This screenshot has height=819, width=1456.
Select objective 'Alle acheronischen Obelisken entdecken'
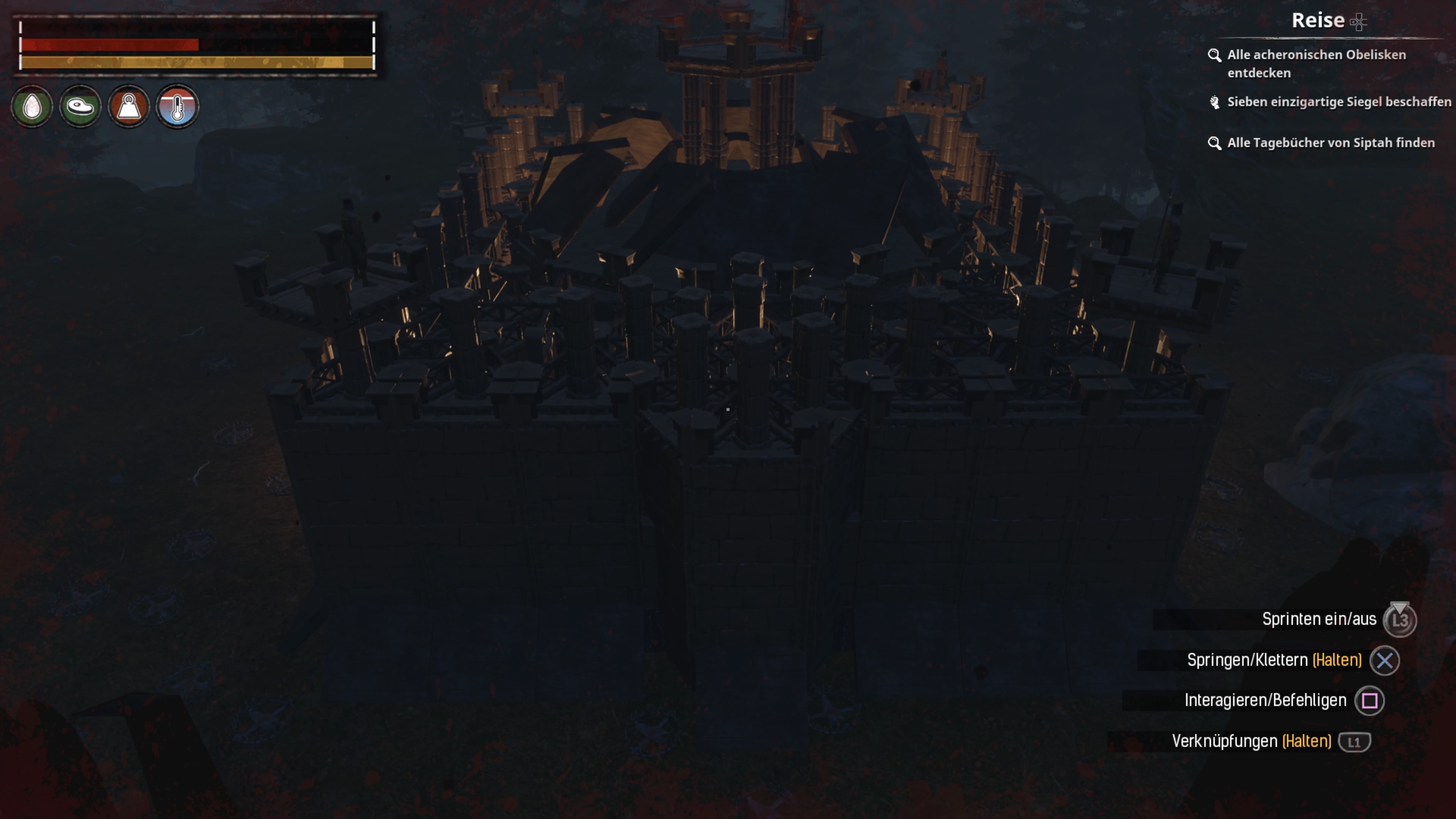tap(1316, 63)
